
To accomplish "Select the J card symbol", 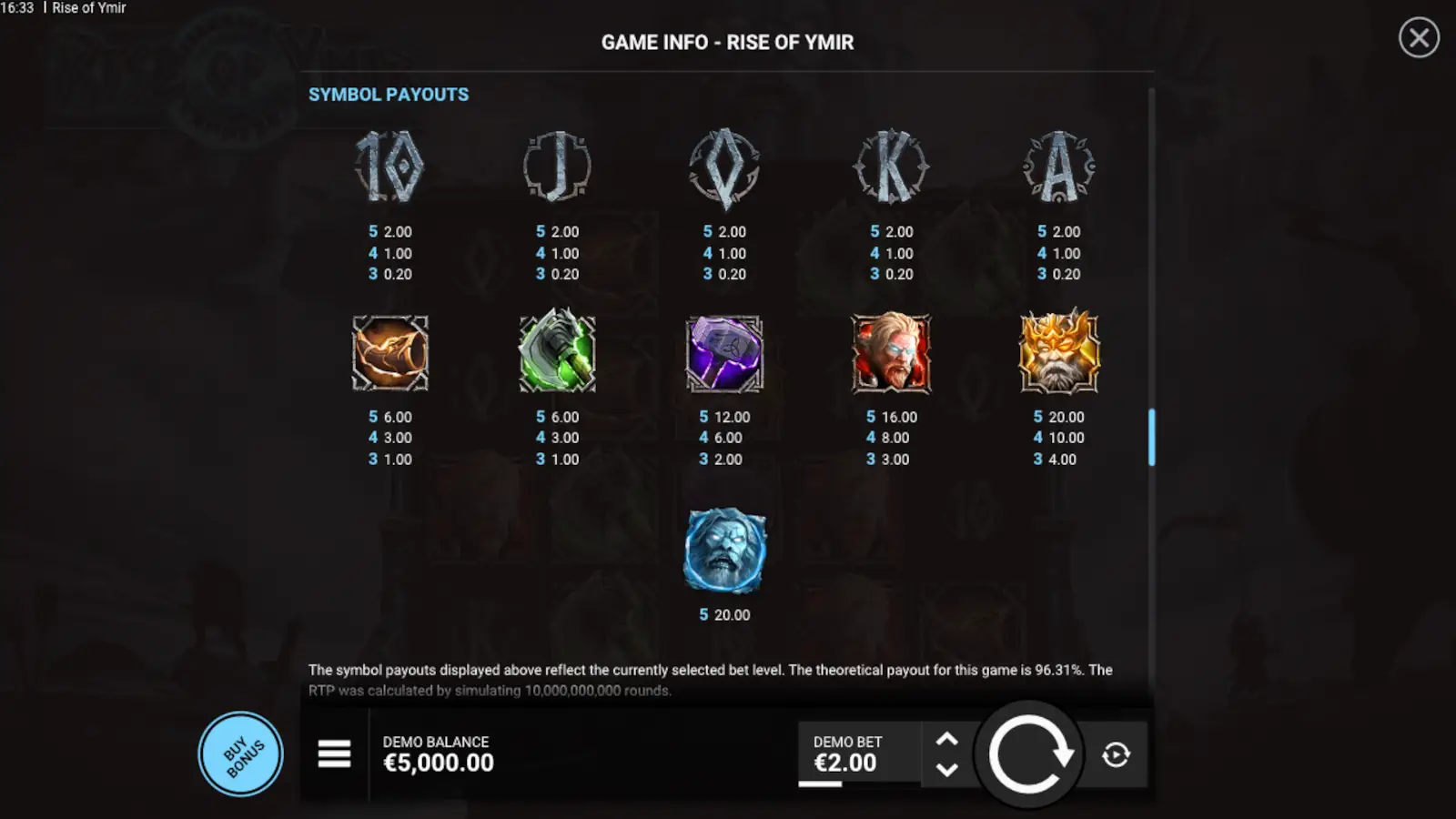I will [557, 168].
